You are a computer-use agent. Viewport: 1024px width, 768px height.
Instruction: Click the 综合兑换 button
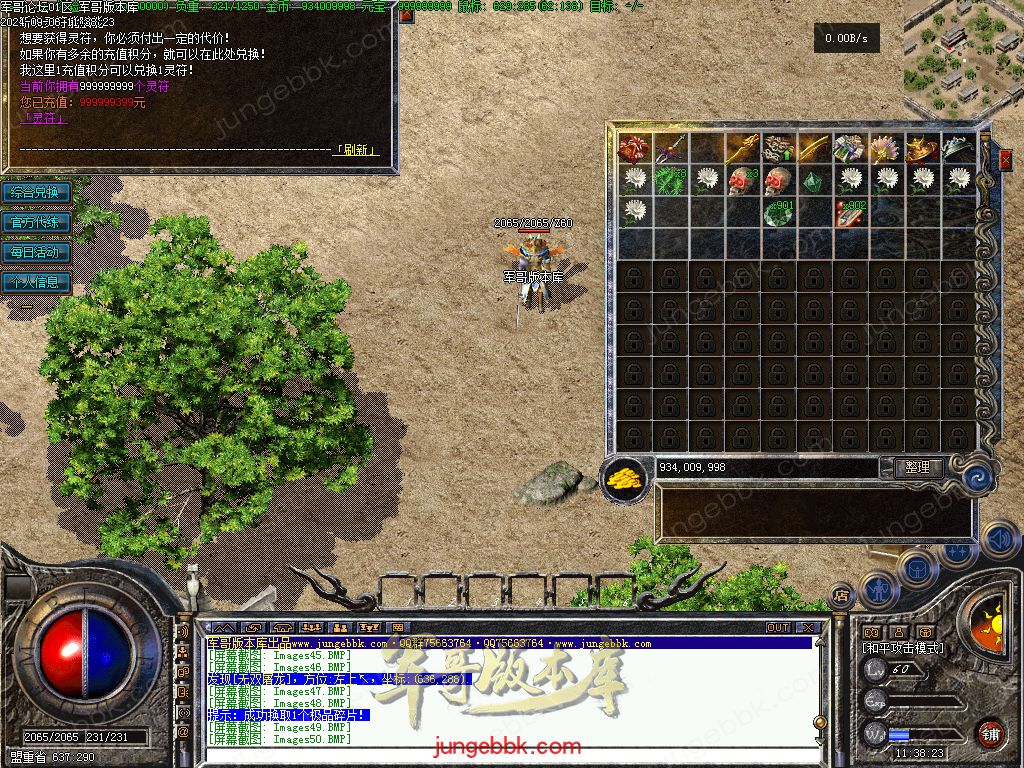tap(36, 192)
